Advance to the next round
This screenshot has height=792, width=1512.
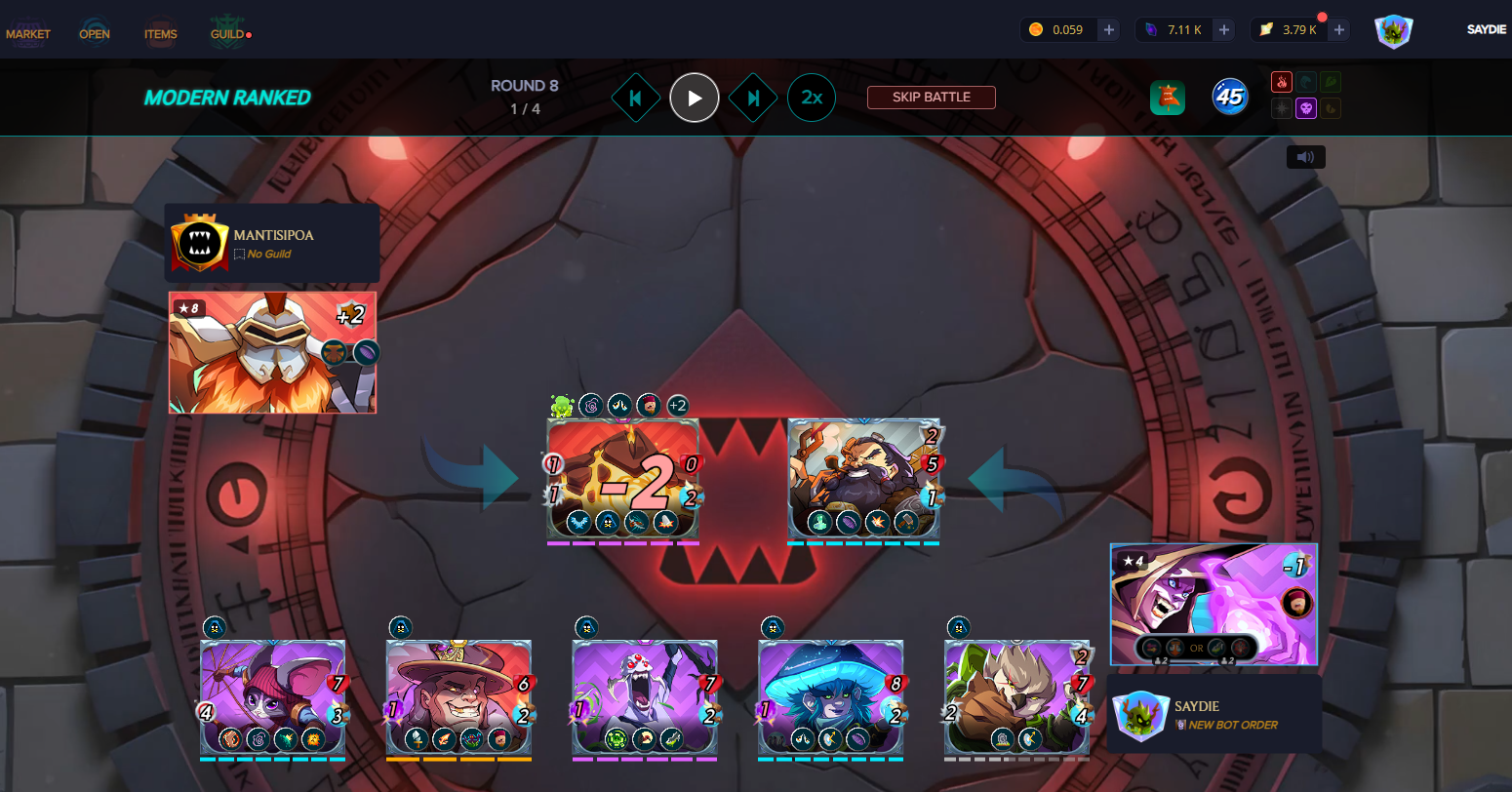(753, 98)
